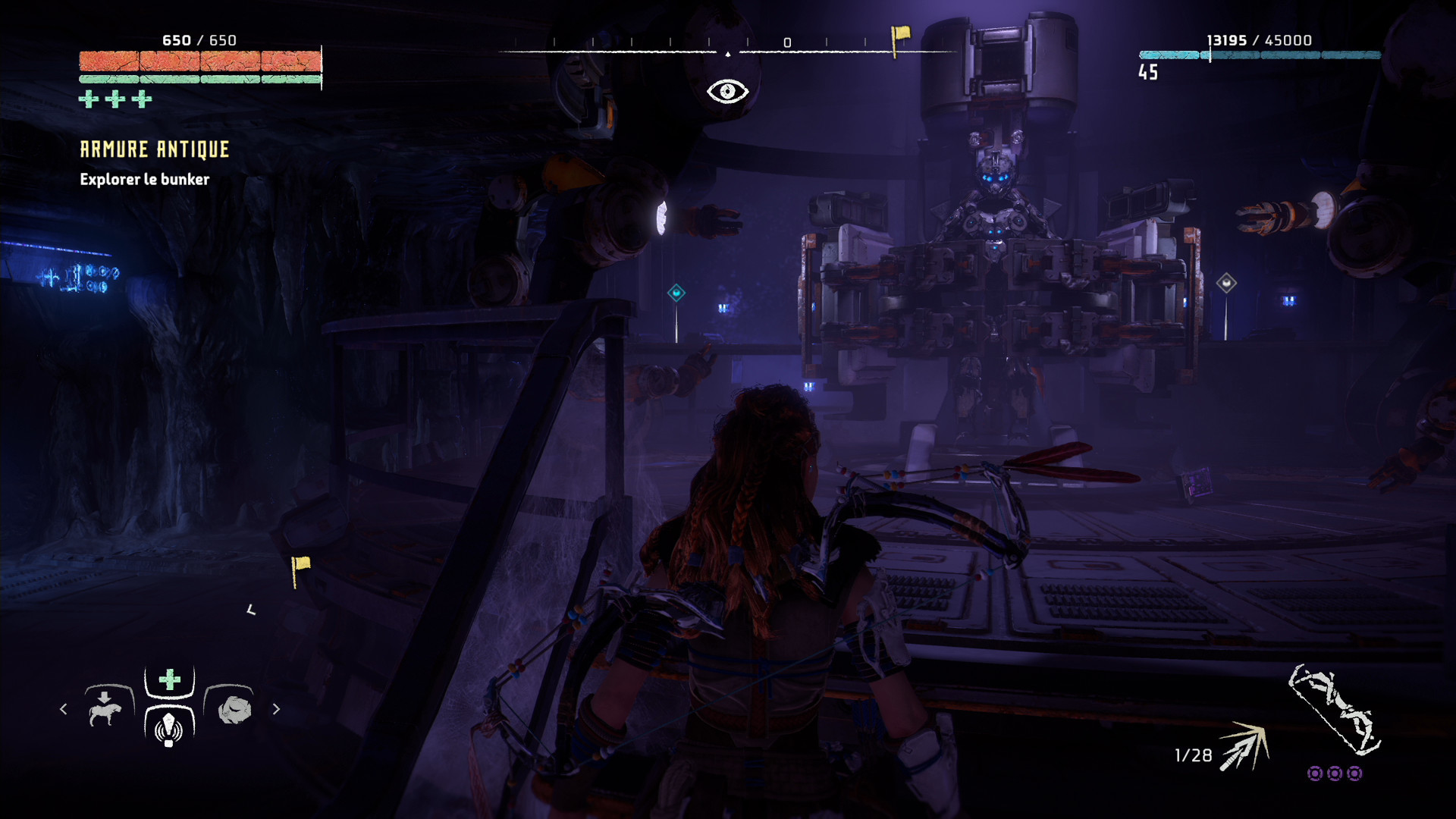Image resolution: width=1456 pixels, height=819 pixels.
Task: Select the mount call icon on the tool wheel
Action: point(106,714)
